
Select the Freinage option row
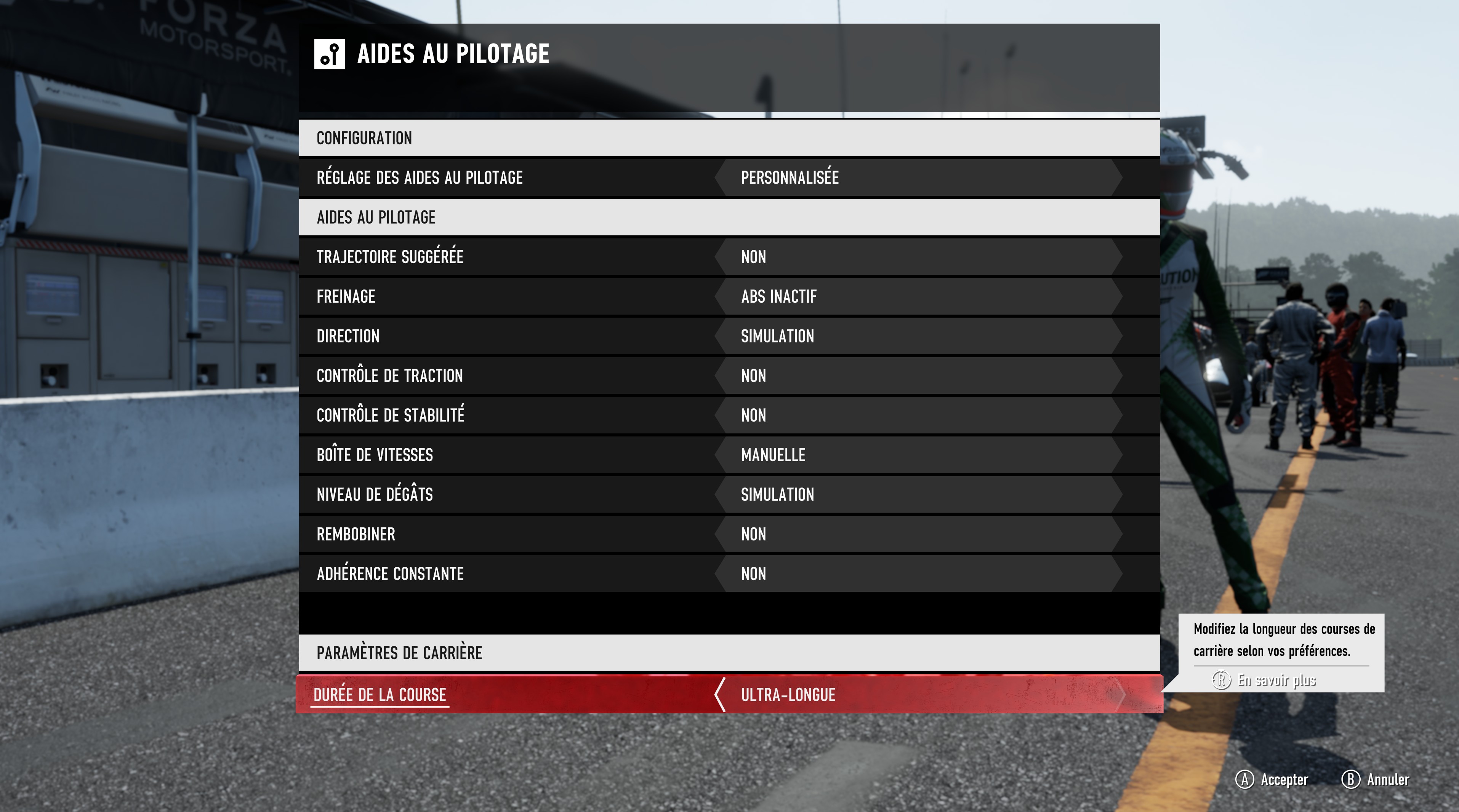click(346, 297)
